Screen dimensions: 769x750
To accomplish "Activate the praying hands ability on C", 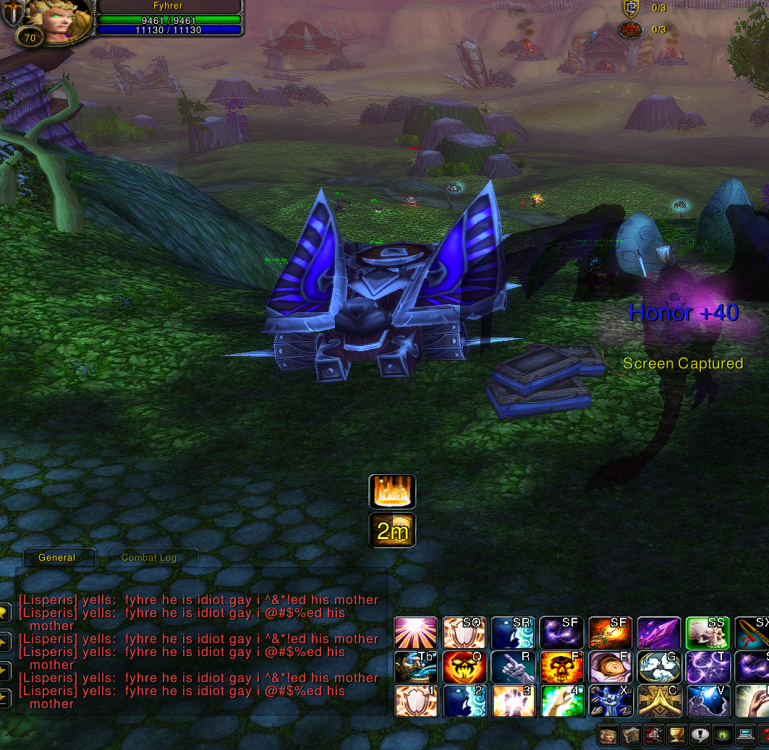I will click(x=658, y=701).
